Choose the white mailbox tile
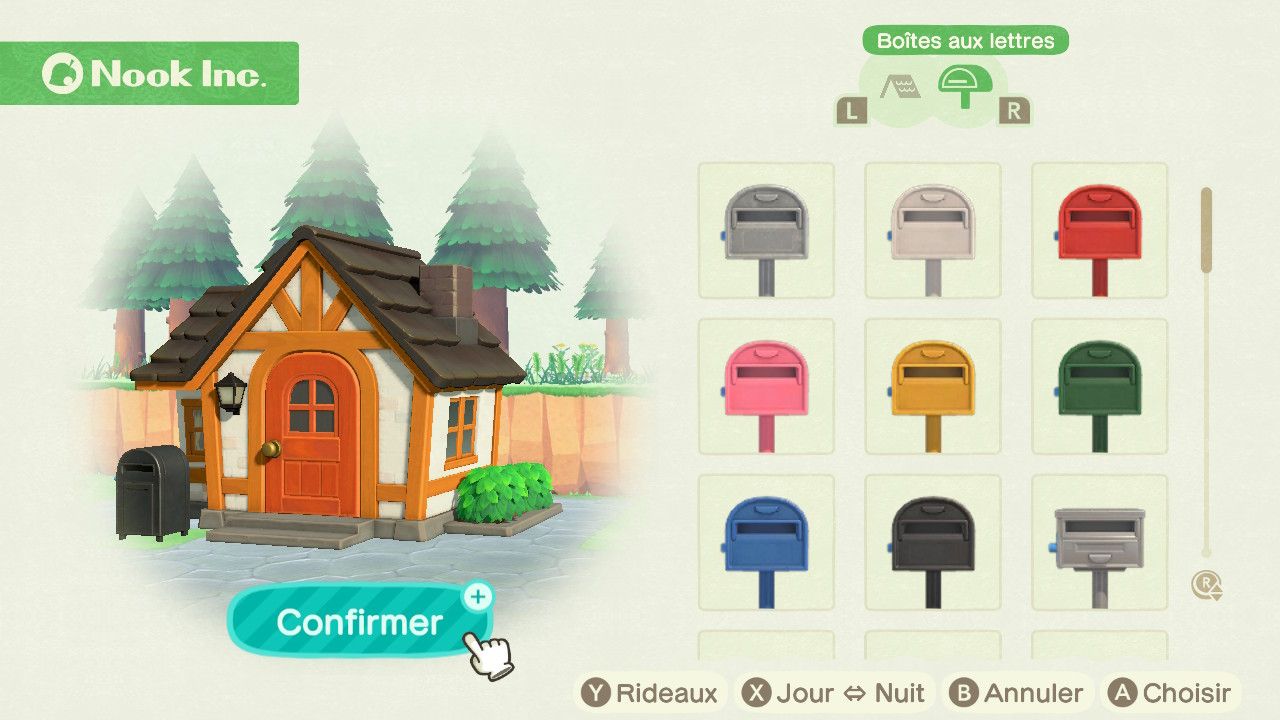The height and width of the screenshot is (720, 1280). [932, 231]
